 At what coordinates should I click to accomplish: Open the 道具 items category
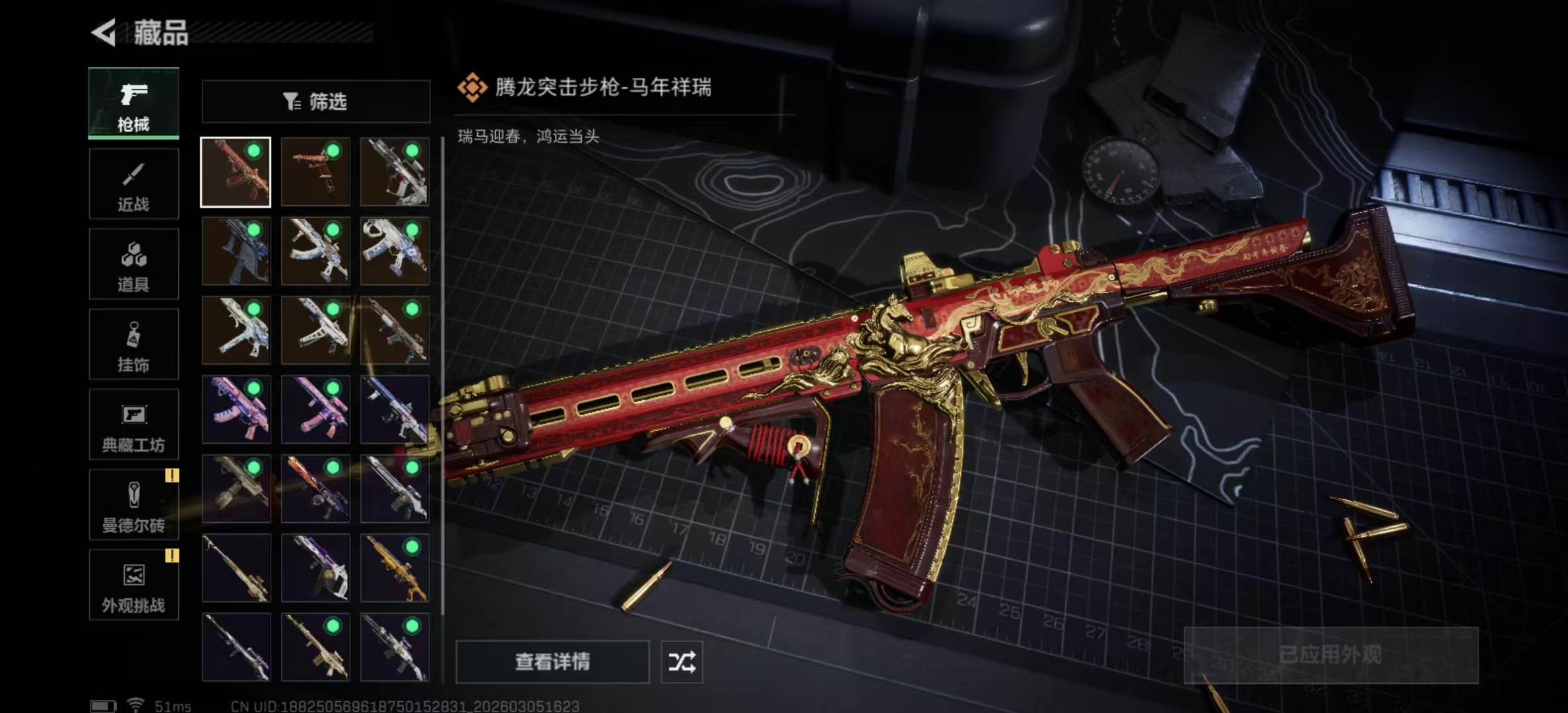[x=133, y=263]
